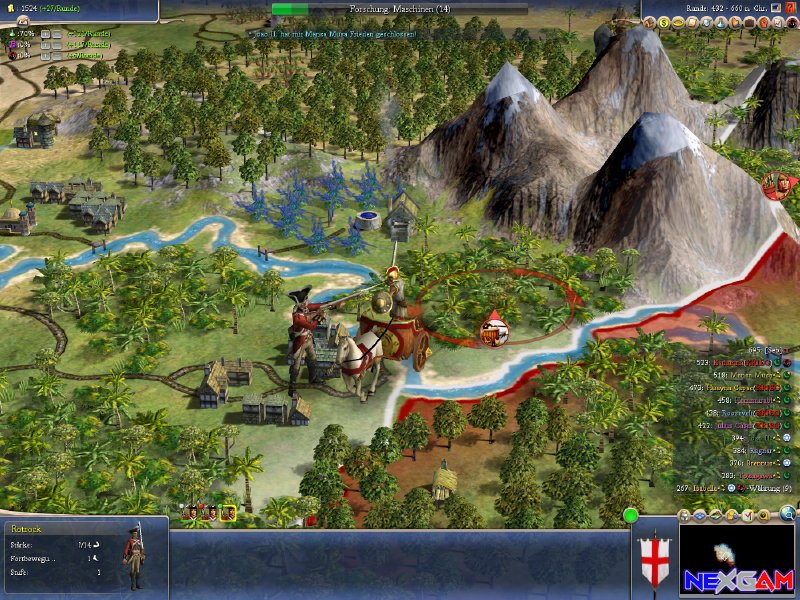Open the Forschung Maschinen research bar
The height and width of the screenshot is (600, 800).
400,9
